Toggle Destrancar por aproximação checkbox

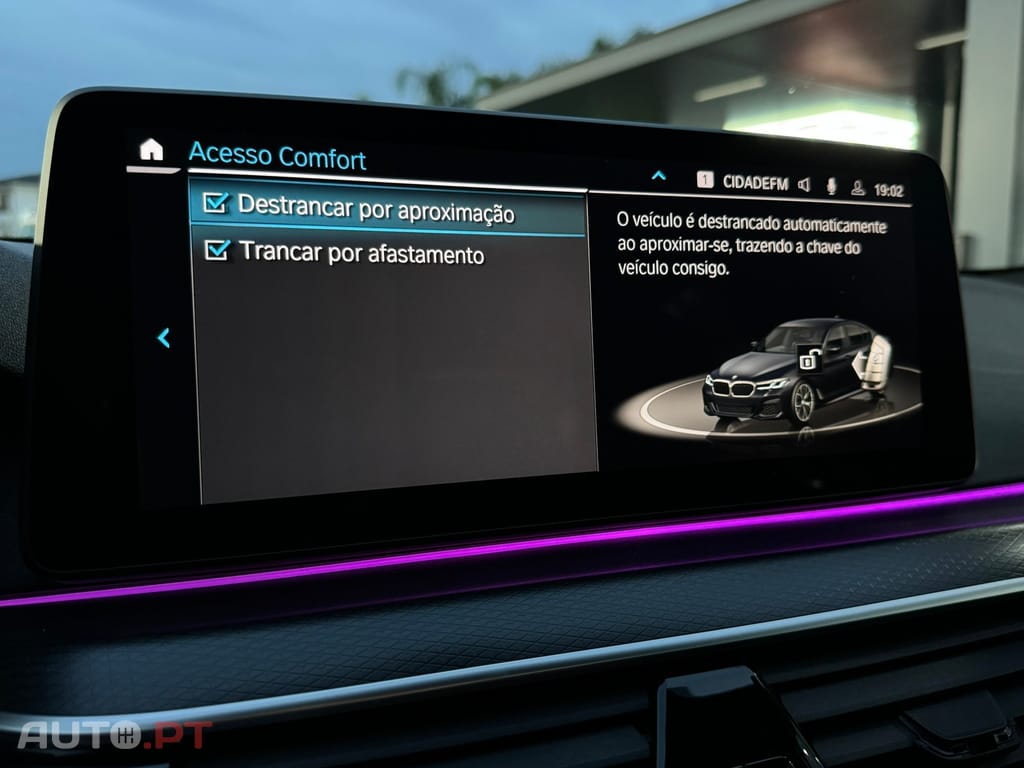[x=215, y=203]
